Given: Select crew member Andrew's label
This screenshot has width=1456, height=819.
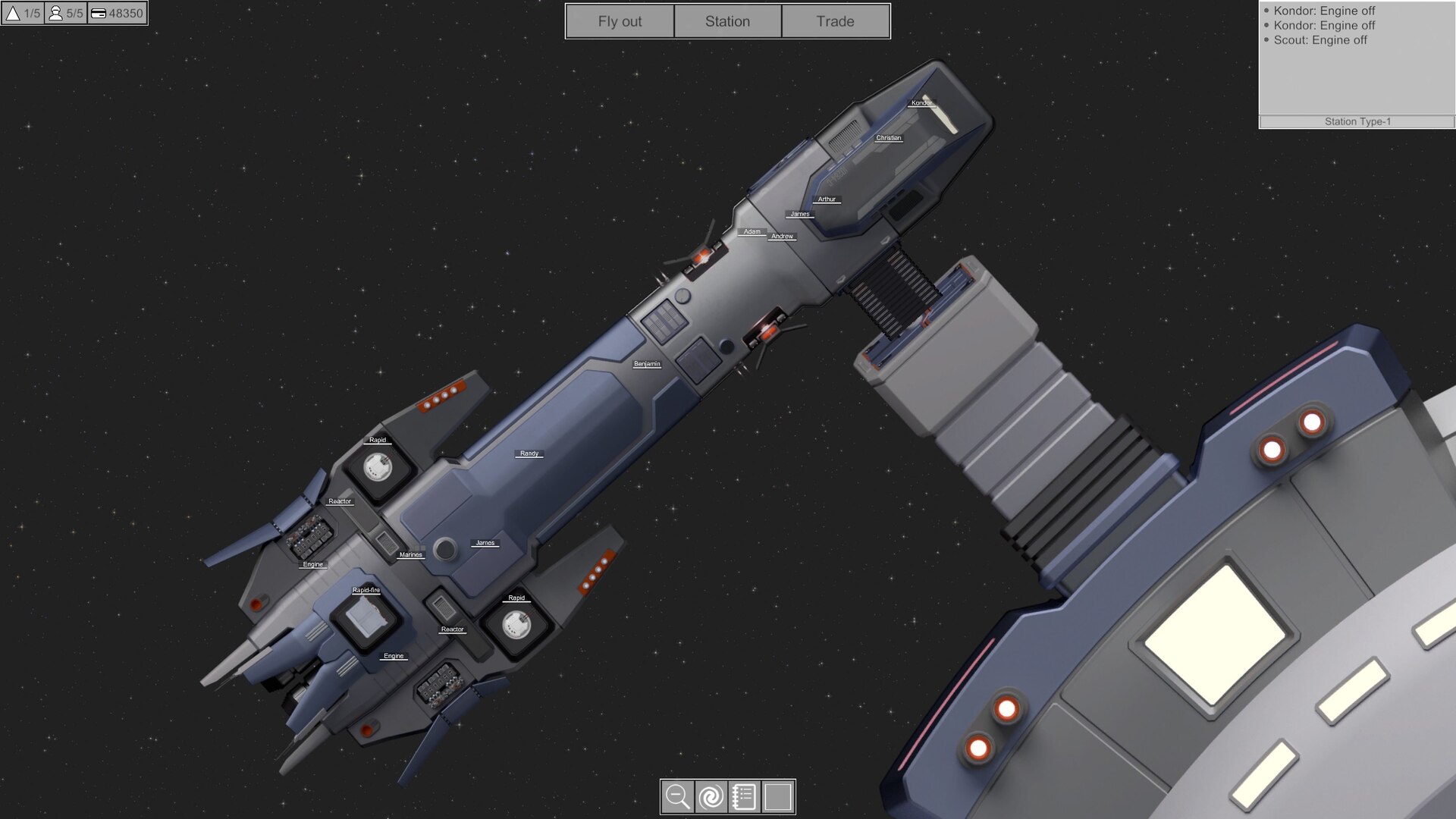Looking at the screenshot, I should [x=782, y=237].
